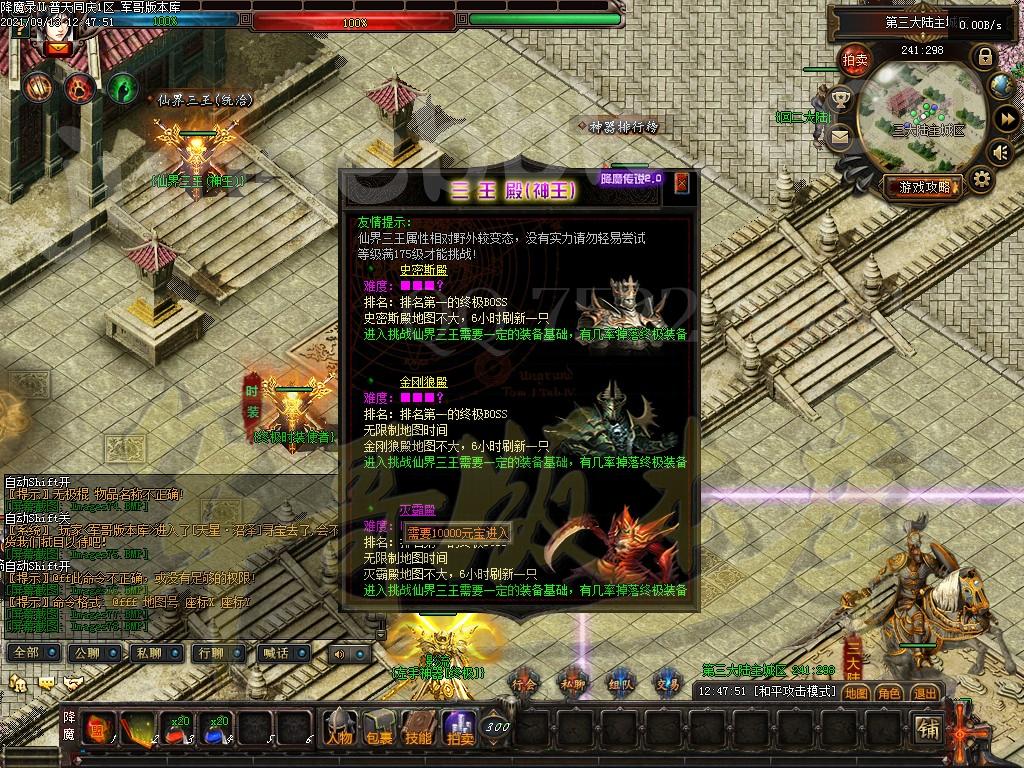1024x768 pixels.
Task: Click the 退出 exit button
Action: (924, 692)
